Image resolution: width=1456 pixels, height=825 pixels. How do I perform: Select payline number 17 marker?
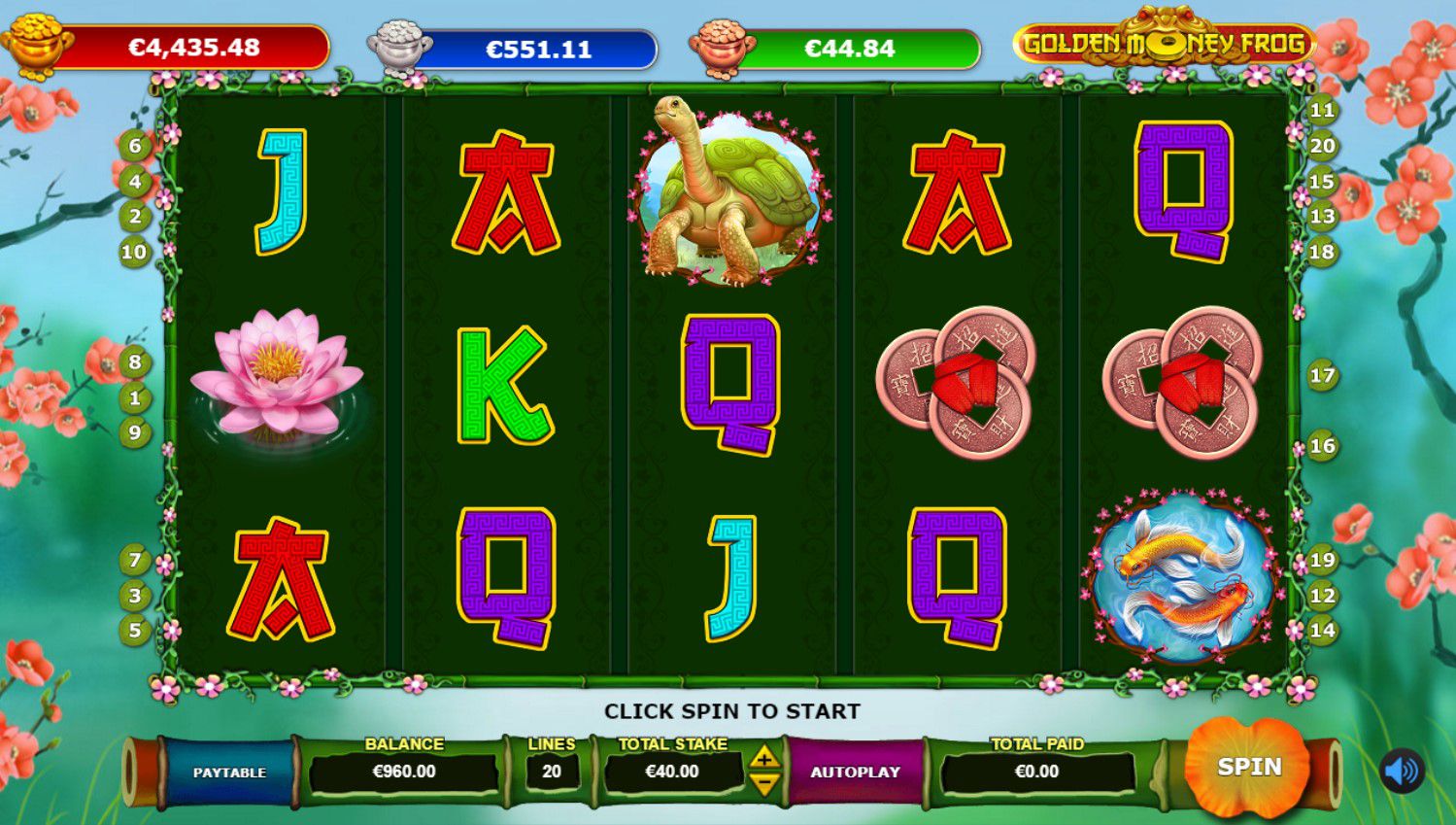tap(1322, 375)
